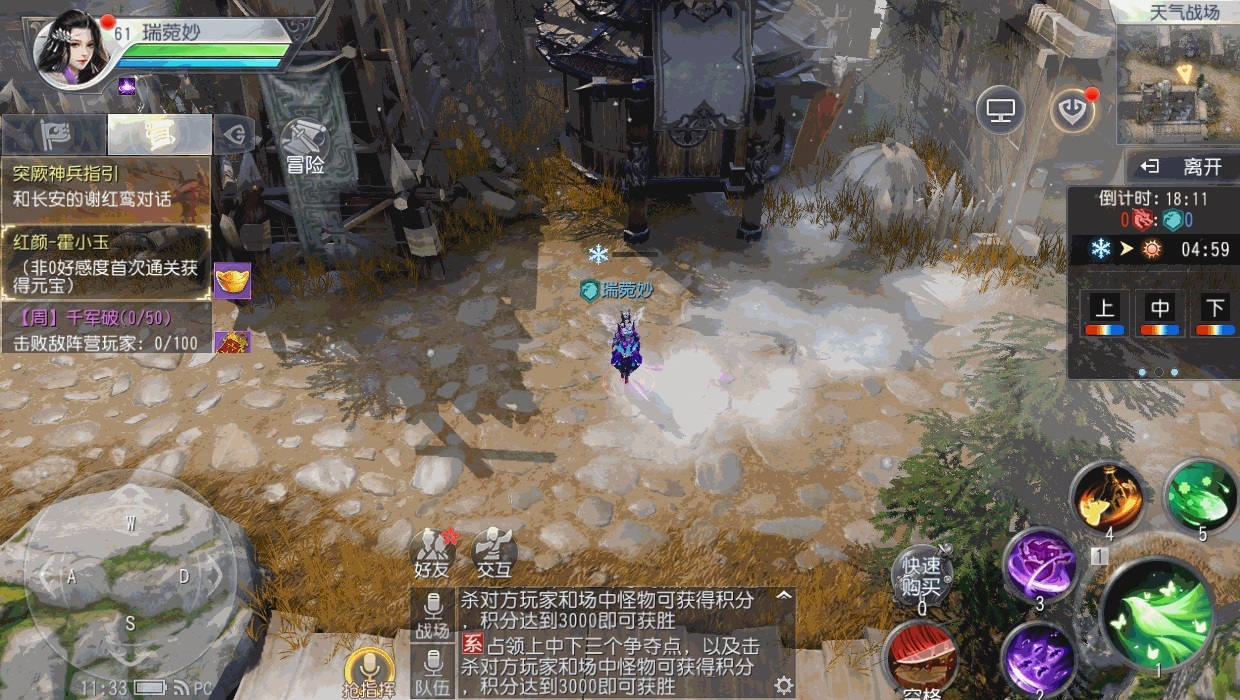The image size is (1240, 700).
Task: Select the 红颜-霍小玉 quest entry
Action: pyautogui.click(x=105, y=262)
